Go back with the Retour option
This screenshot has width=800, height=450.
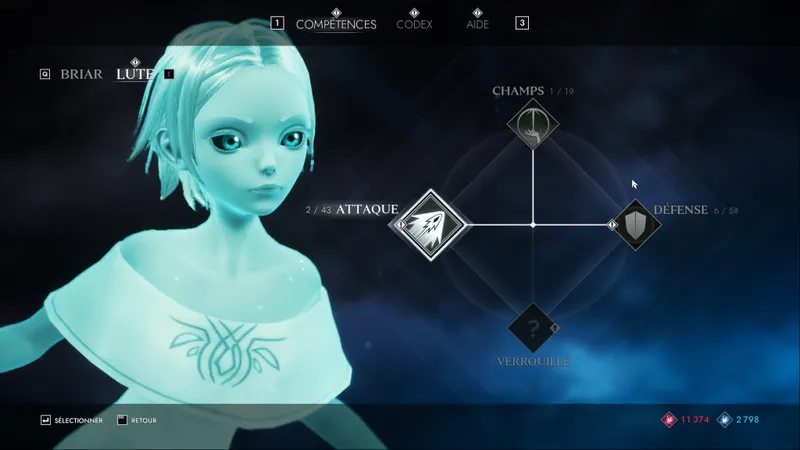pyautogui.click(x=139, y=421)
